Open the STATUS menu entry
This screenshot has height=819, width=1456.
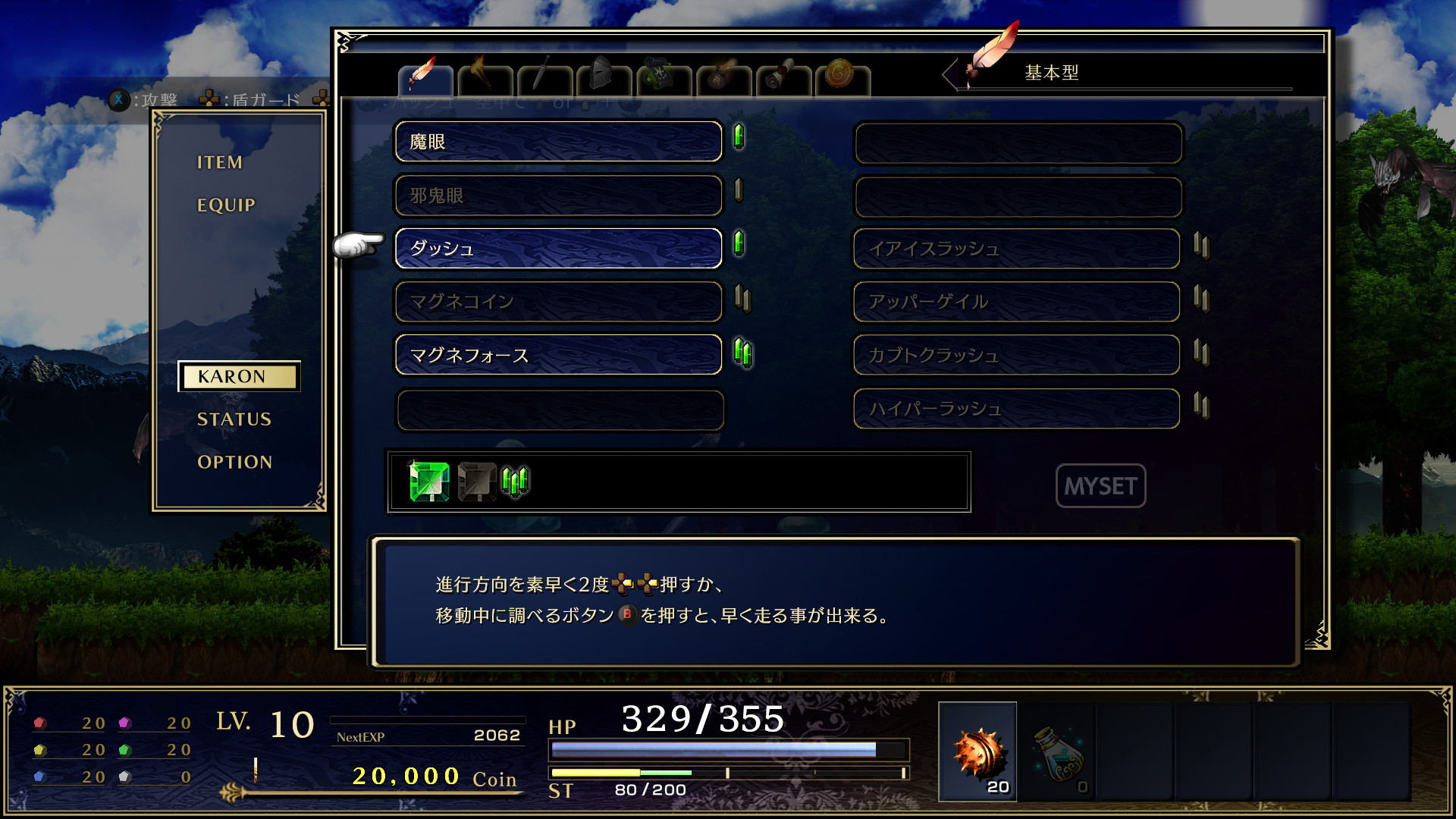[234, 419]
